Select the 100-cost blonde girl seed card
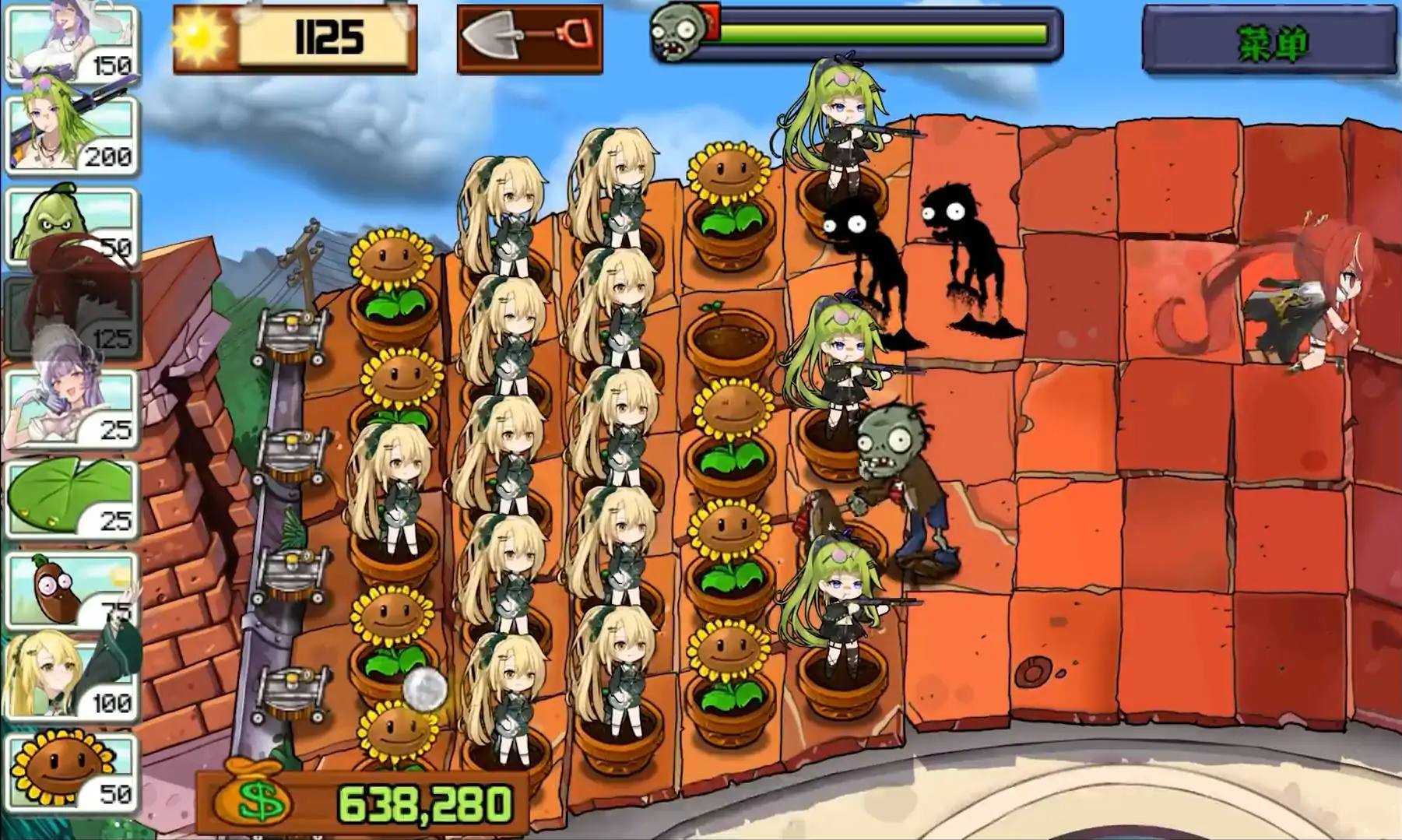This screenshot has height=840, width=1402. 72,677
